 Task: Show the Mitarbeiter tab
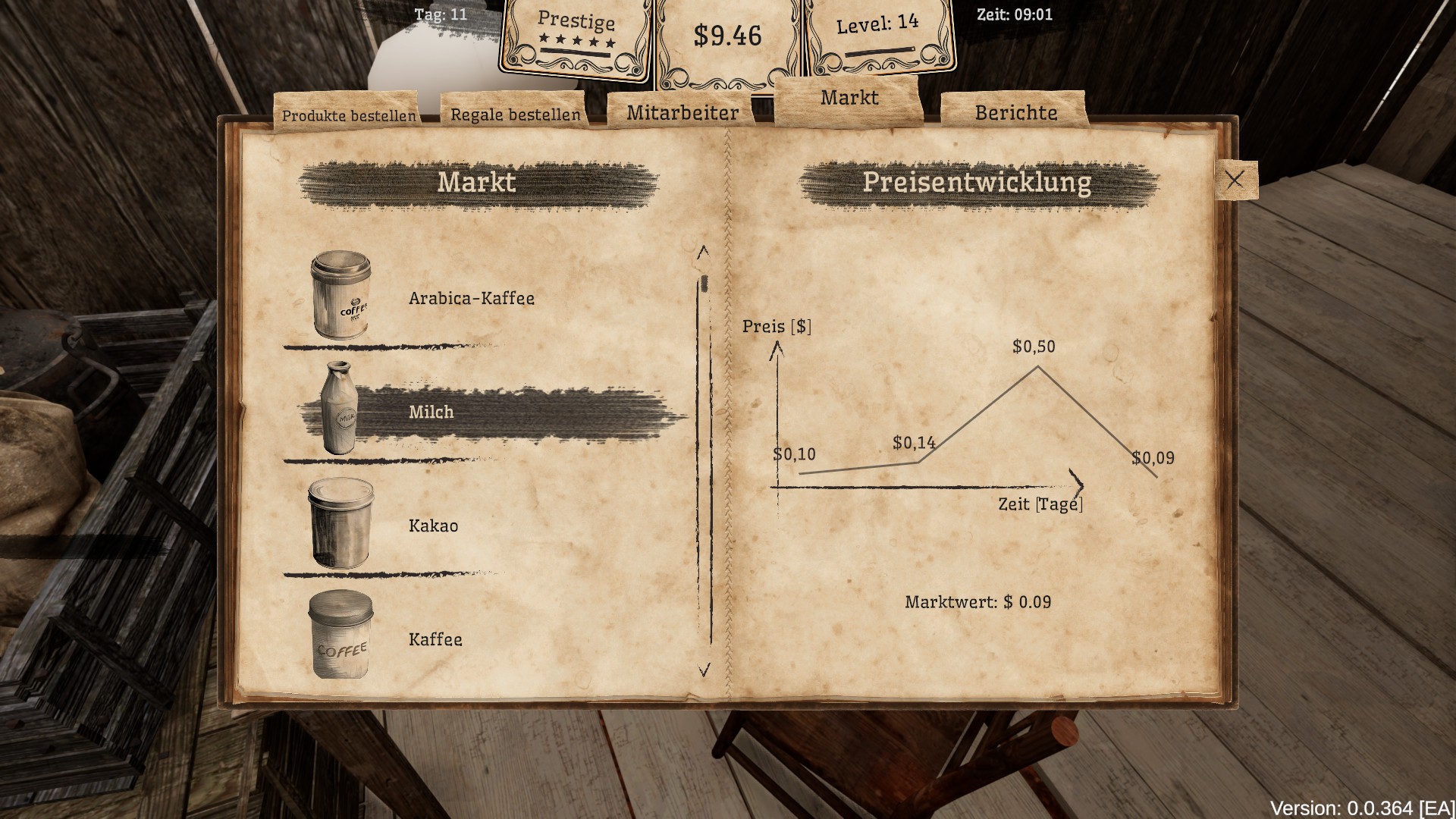682,113
